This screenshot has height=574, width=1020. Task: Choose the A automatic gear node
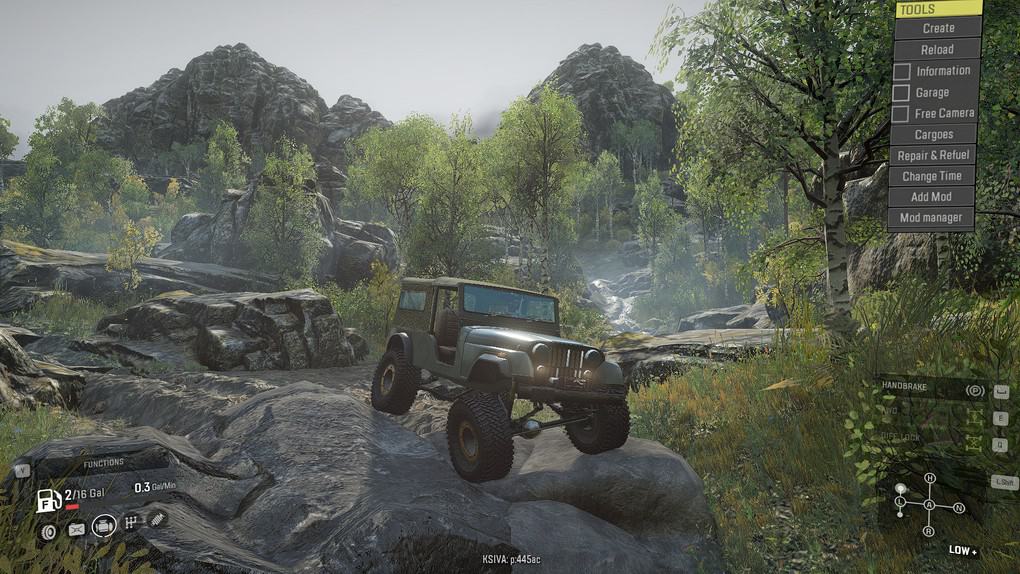coord(929,504)
